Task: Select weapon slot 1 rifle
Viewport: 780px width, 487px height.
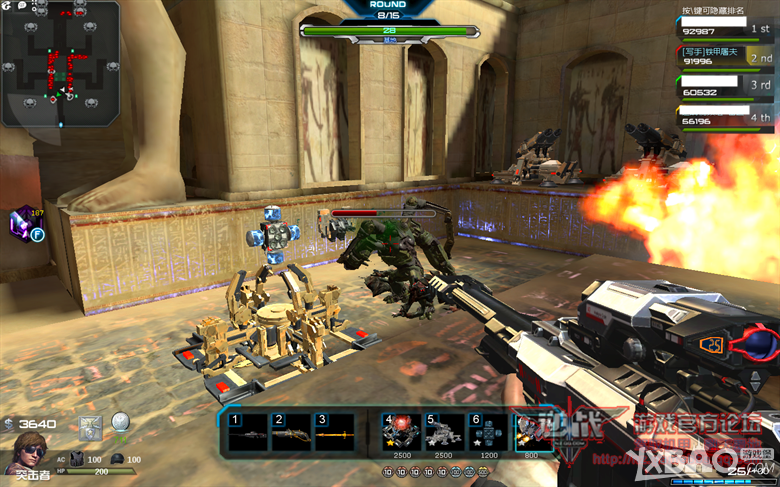Action: (248, 432)
